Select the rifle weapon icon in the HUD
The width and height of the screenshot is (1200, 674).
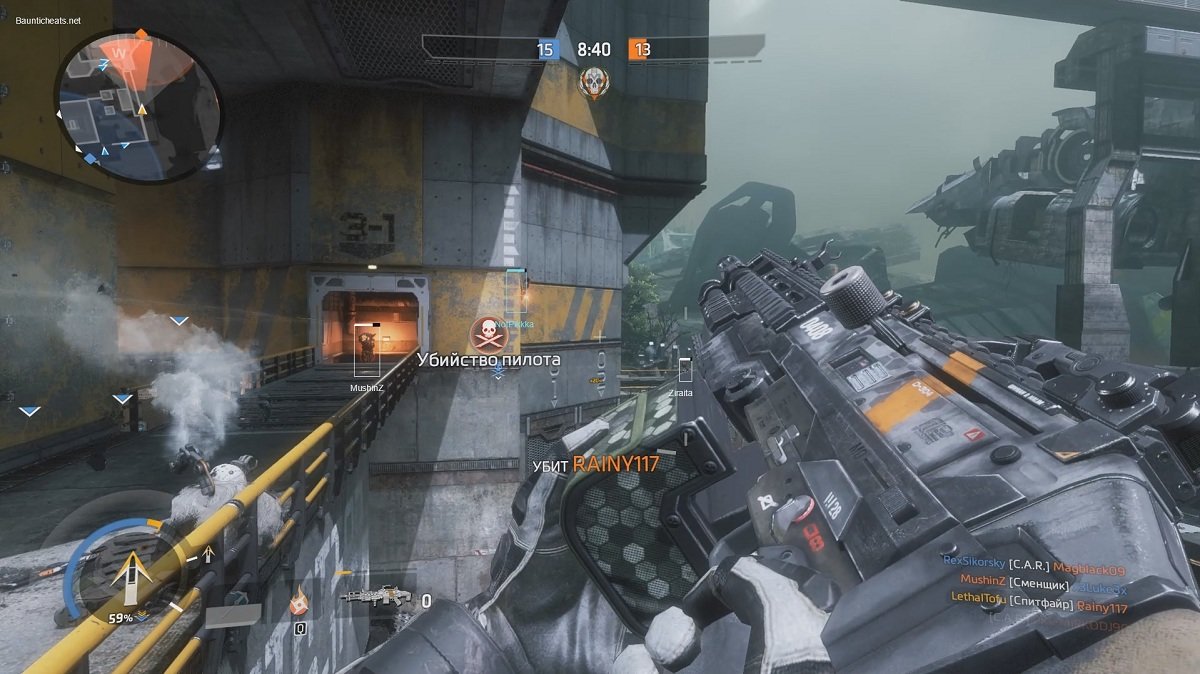pyautogui.click(x=376, y=598)
